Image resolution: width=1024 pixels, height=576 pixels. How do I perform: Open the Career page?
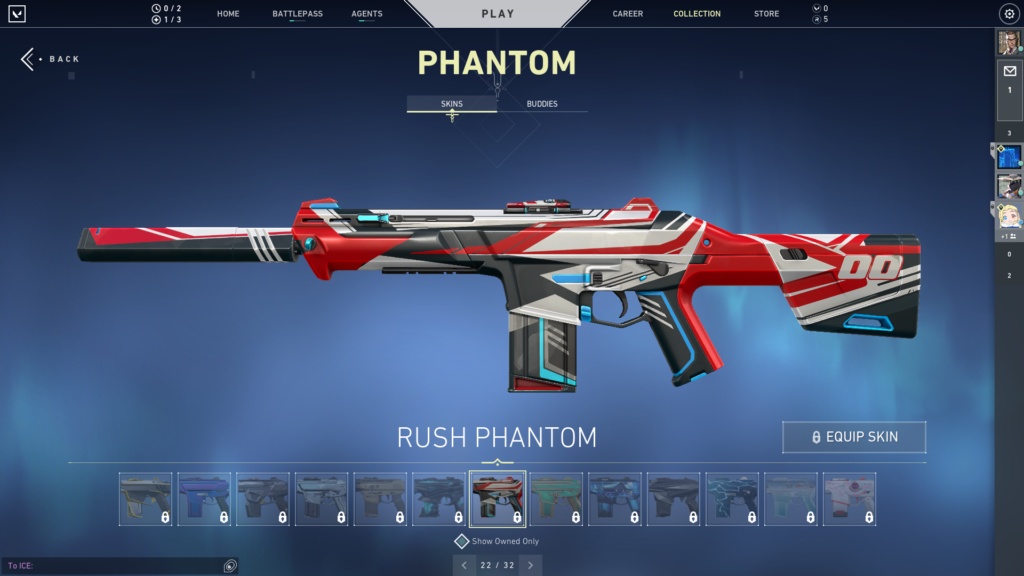pyautogui.click(x=628, y=14)
